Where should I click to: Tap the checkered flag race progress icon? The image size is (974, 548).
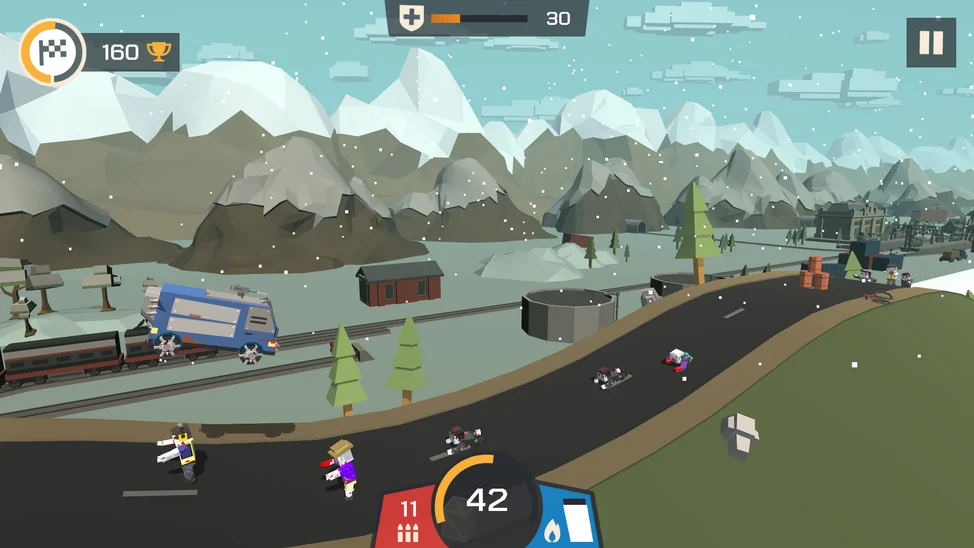pyautogui.click(x=51, y=52)
